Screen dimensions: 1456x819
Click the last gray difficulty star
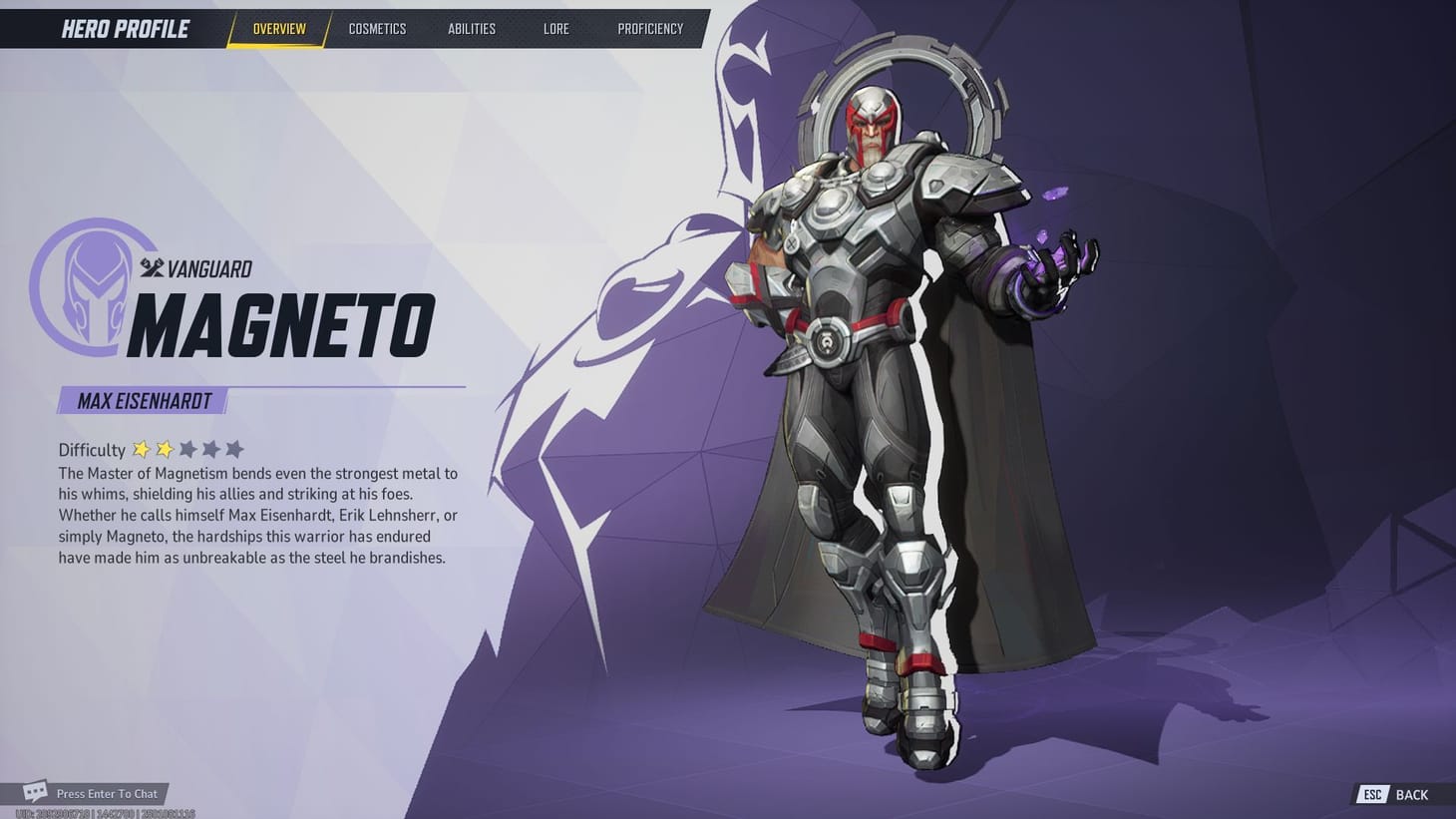235,449
